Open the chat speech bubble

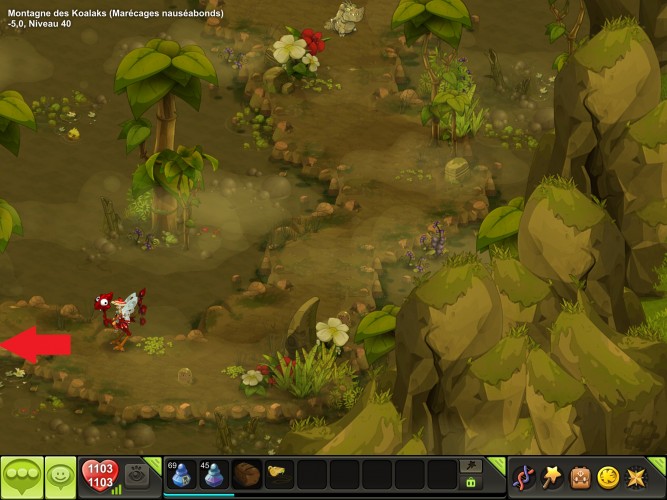coord(21,477)
